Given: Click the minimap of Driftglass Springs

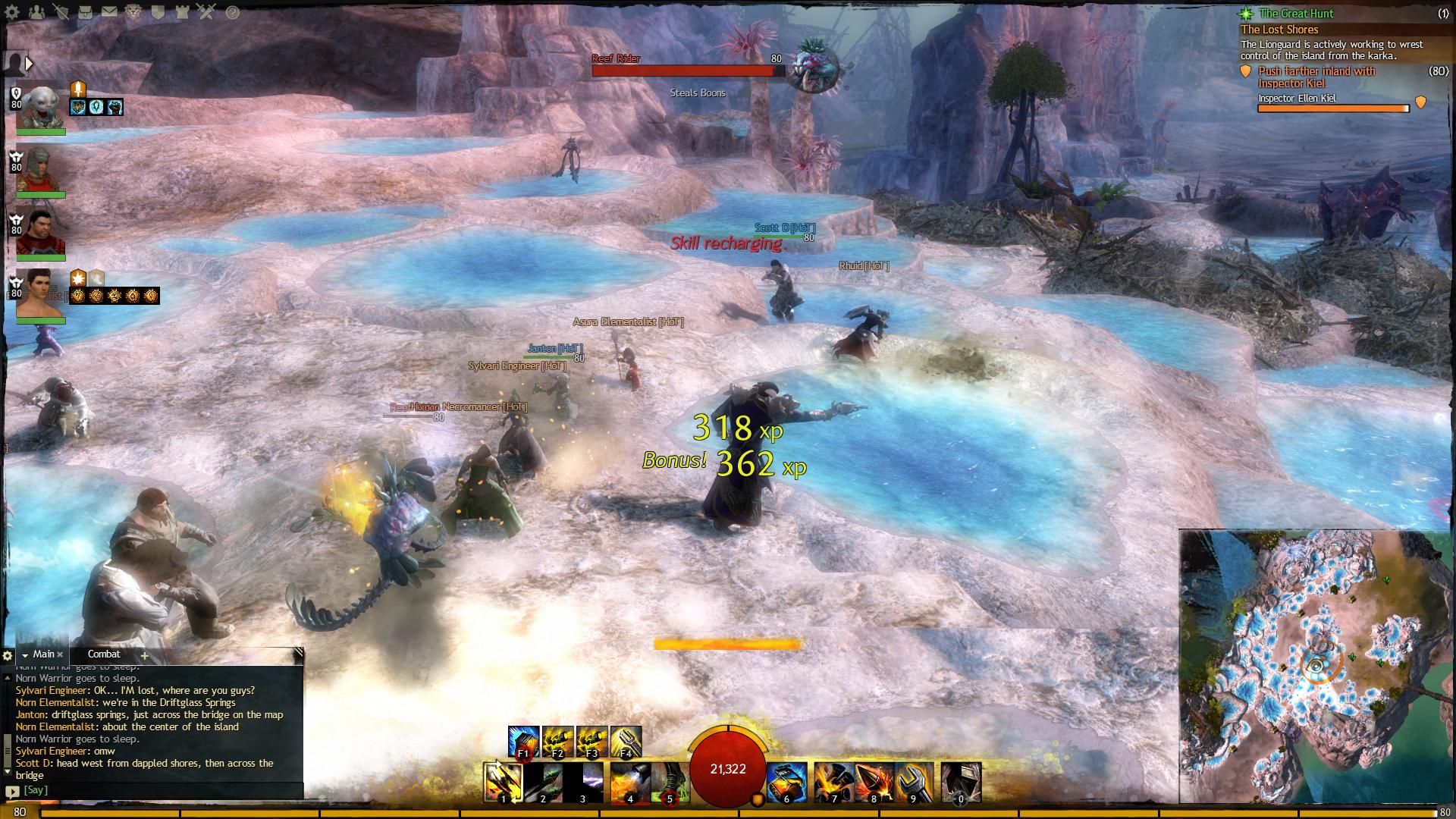Looking at the screenshot, I should (x=1316, y=666).
